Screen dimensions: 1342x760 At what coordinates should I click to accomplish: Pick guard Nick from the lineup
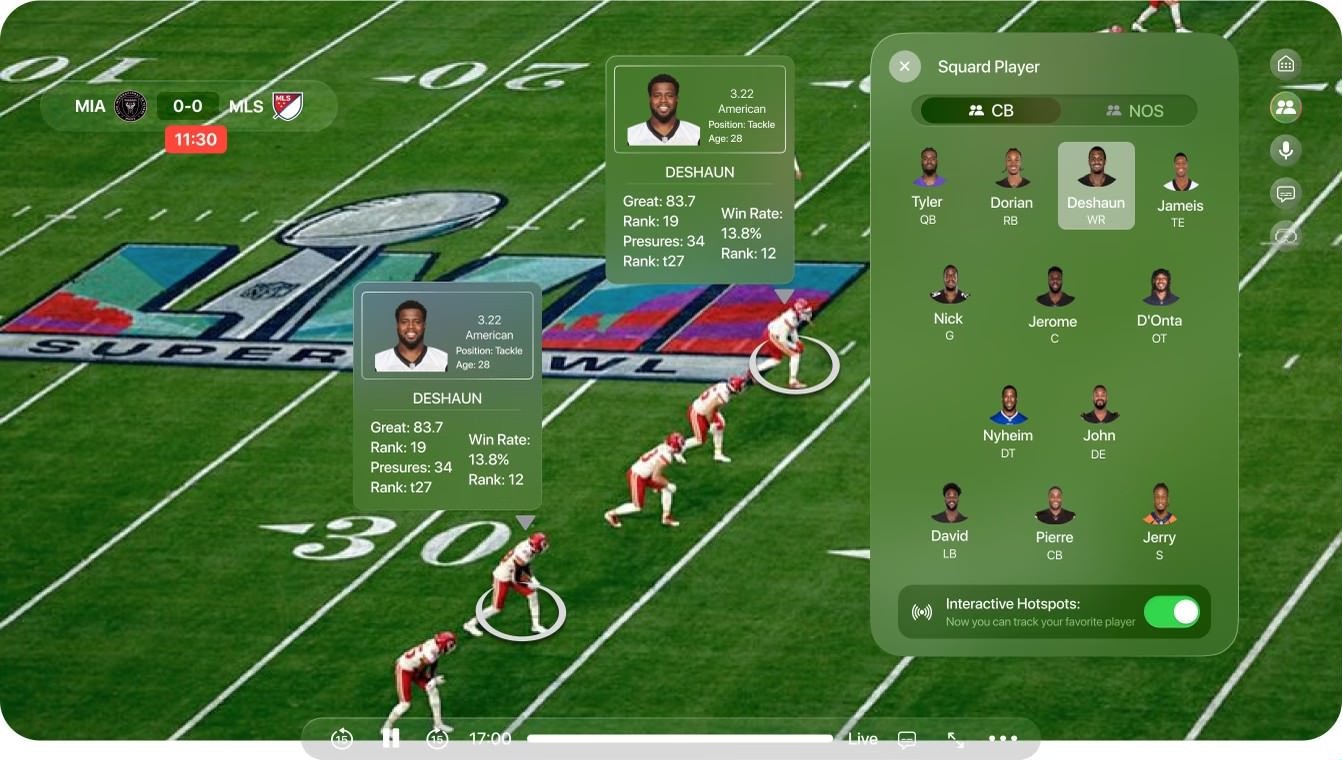point(948,302)
